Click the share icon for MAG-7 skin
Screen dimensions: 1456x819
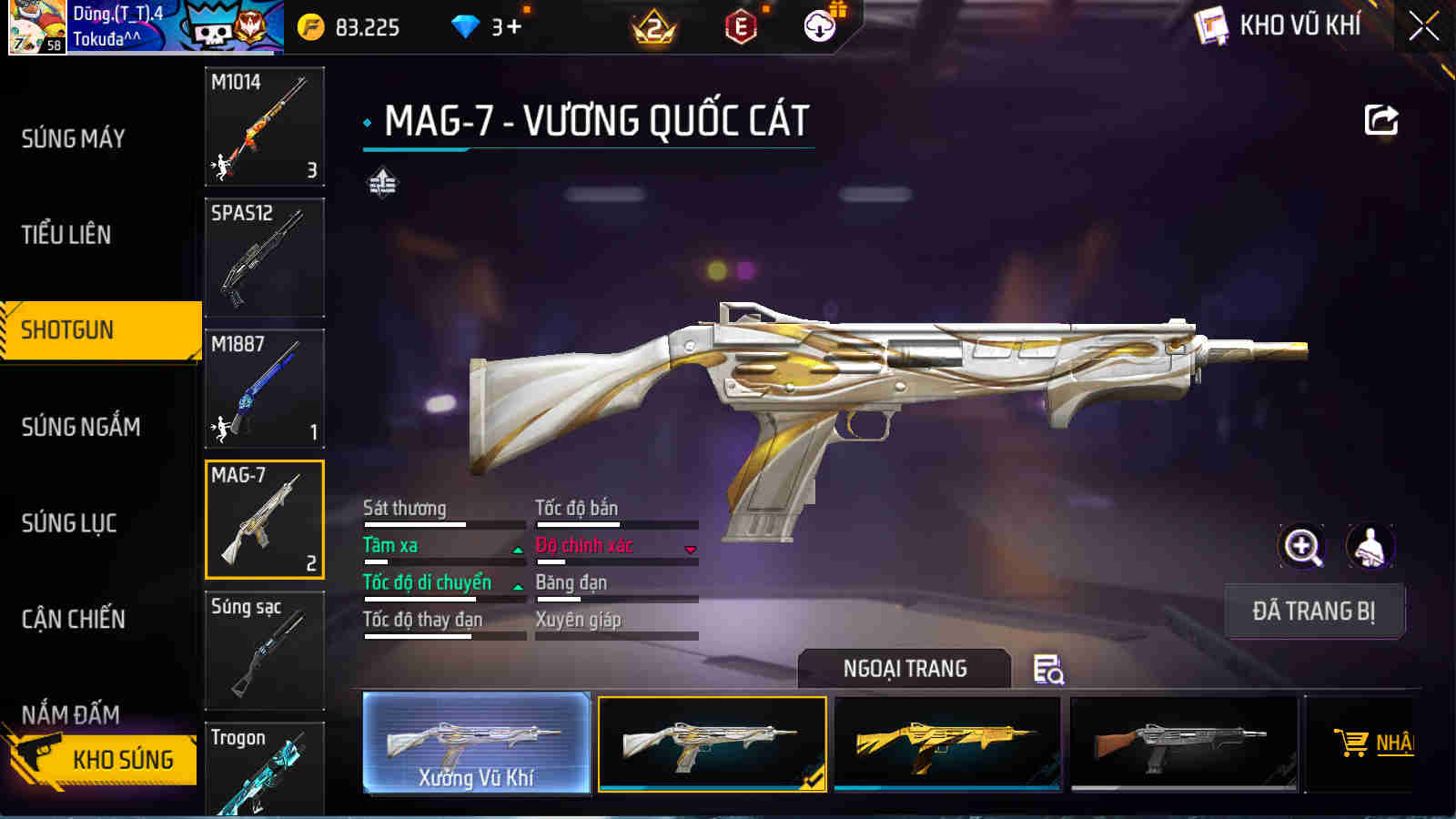point(1380,119)
